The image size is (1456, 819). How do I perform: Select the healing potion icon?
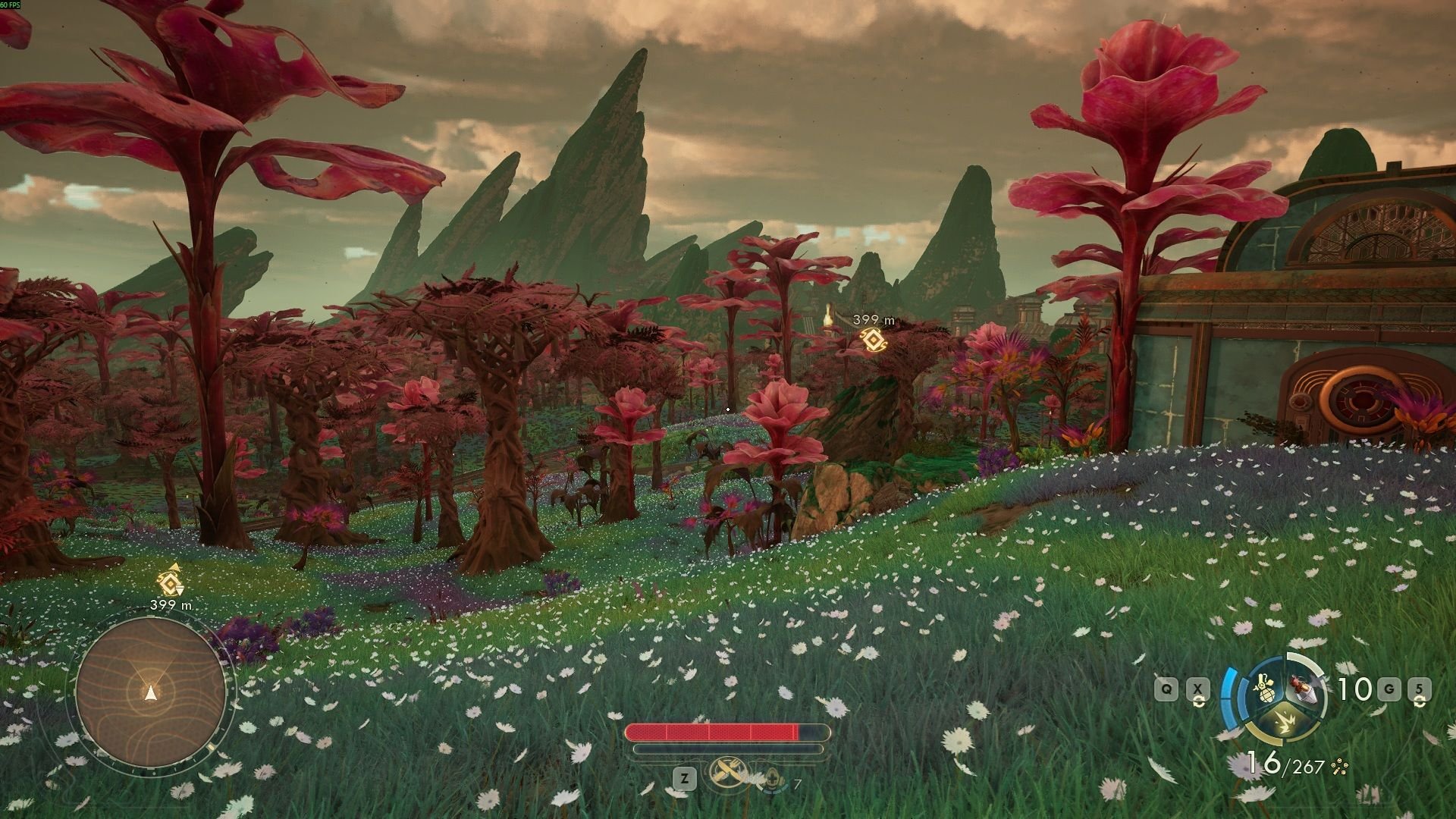click(773, 777)
